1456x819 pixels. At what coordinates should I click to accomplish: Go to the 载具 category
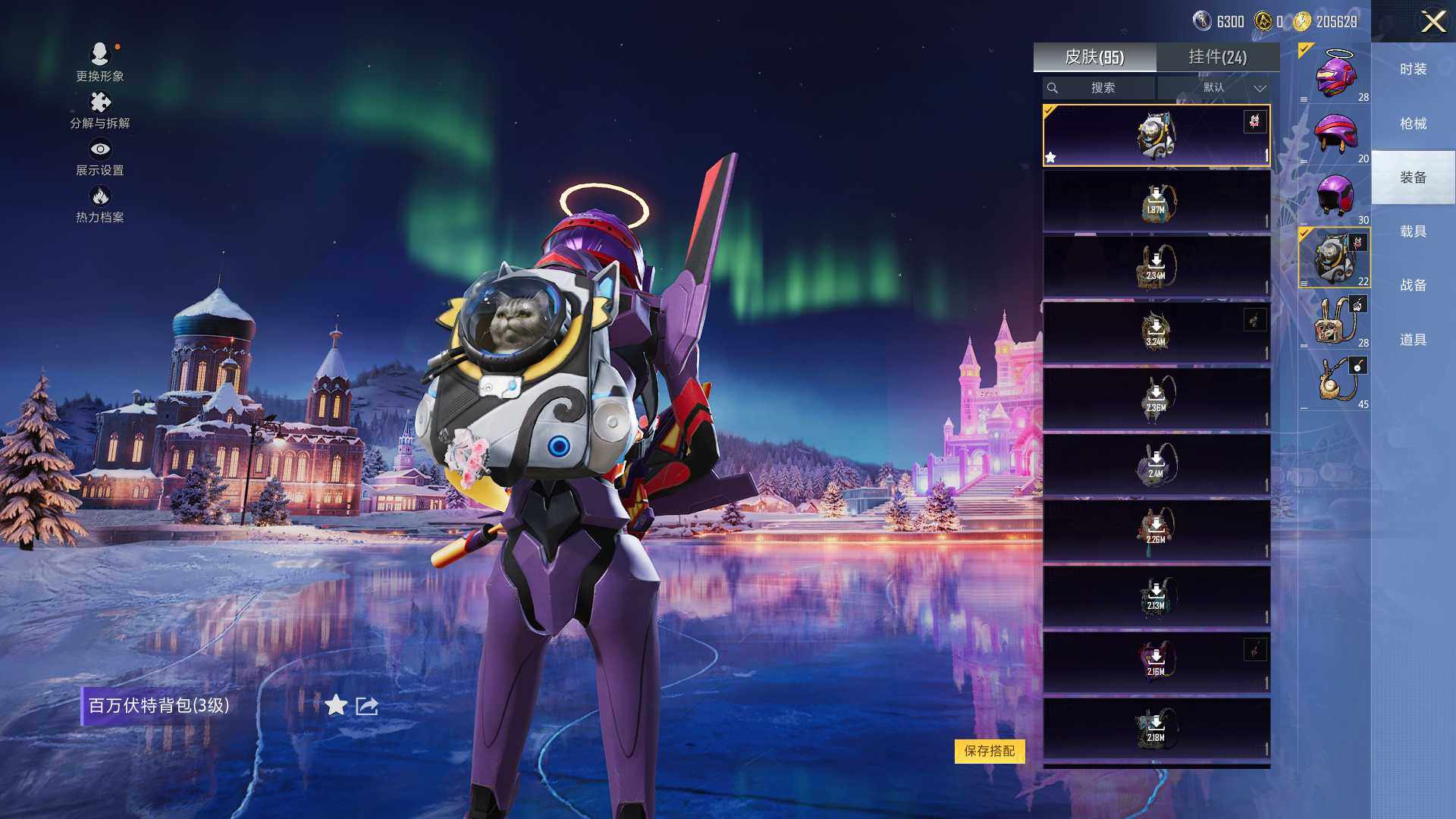(1413, 231)
